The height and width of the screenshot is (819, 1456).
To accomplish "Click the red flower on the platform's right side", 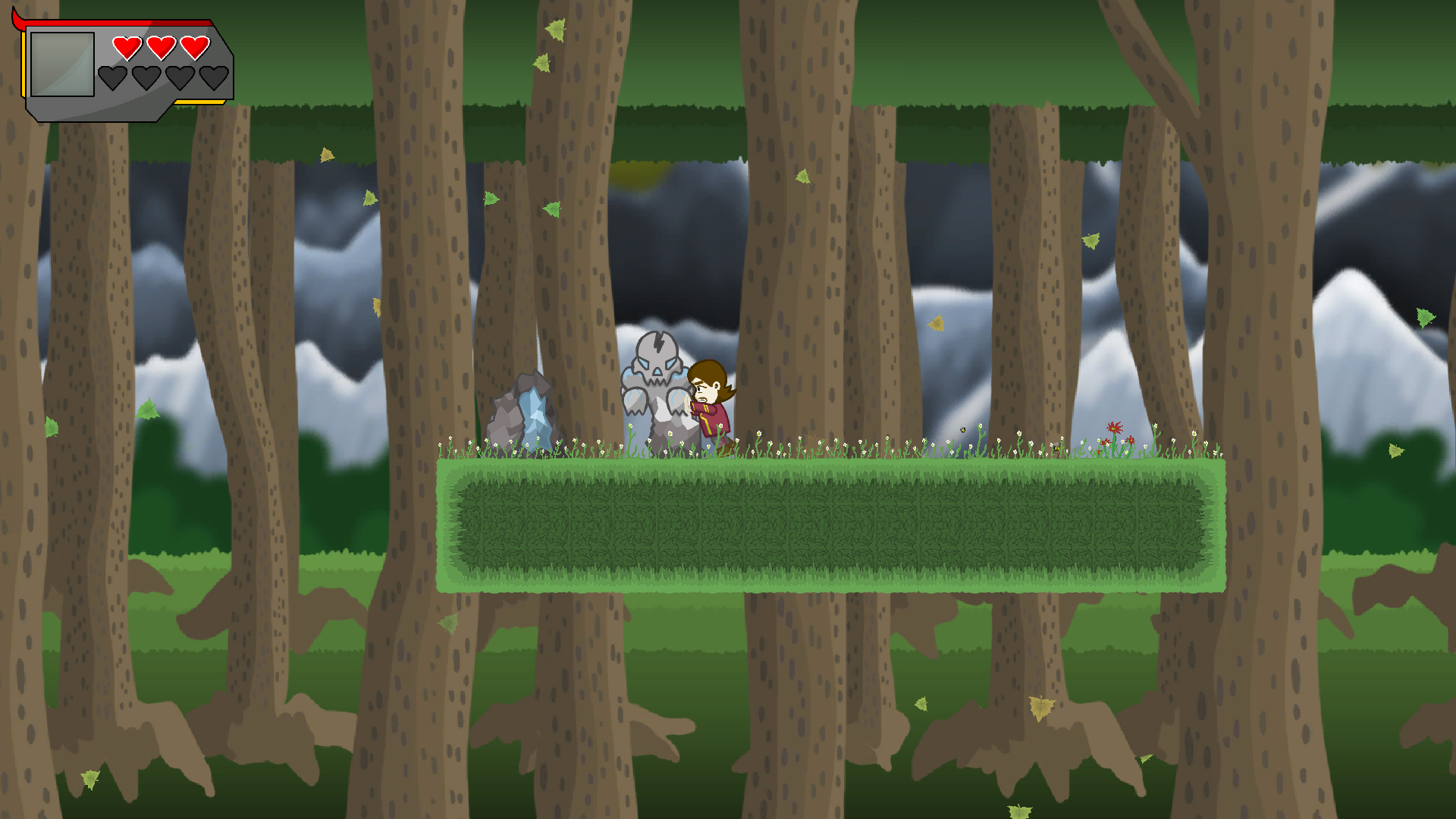I will pos(1114,428).
